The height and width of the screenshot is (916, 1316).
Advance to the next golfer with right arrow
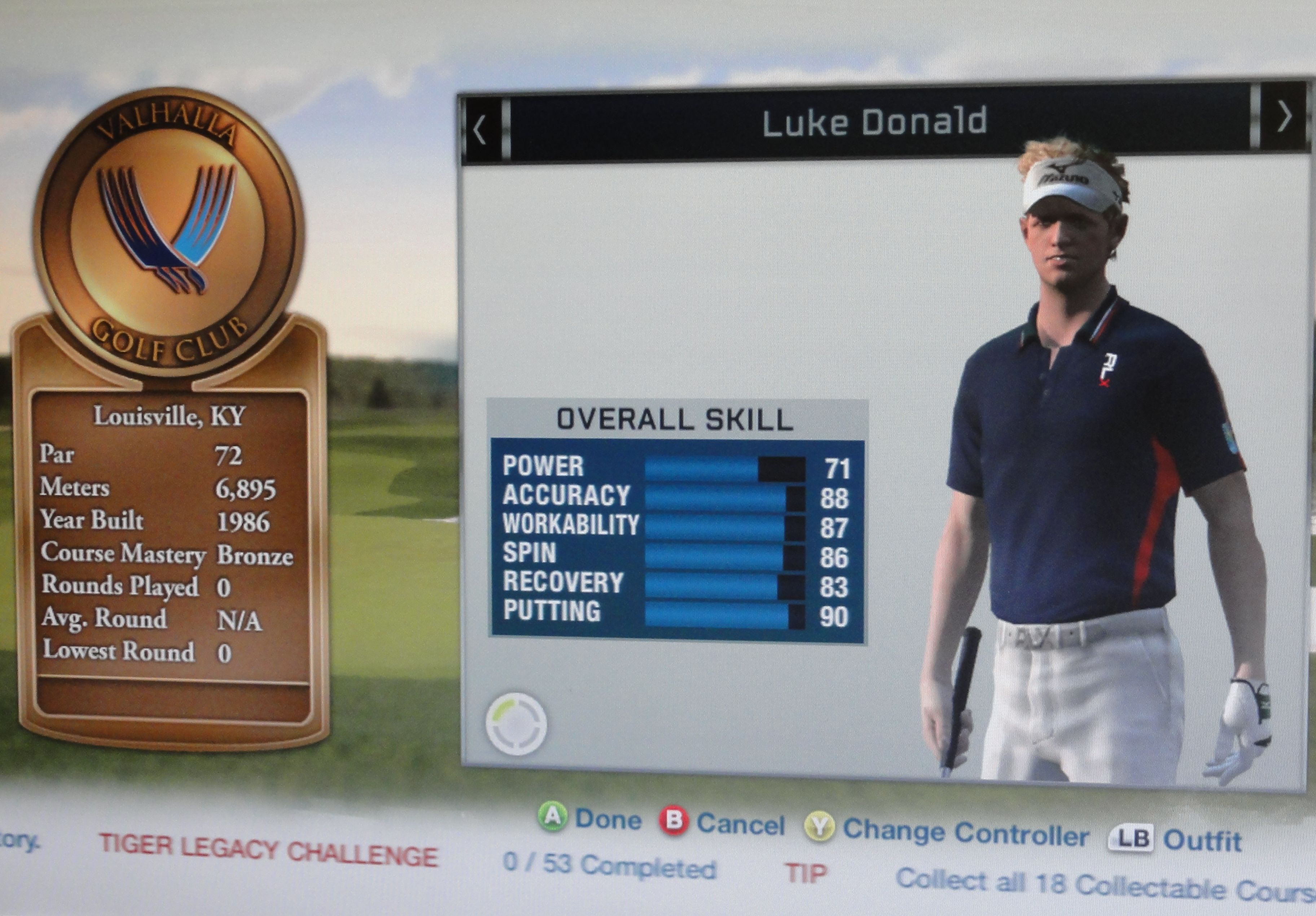tap(1285, 117)
